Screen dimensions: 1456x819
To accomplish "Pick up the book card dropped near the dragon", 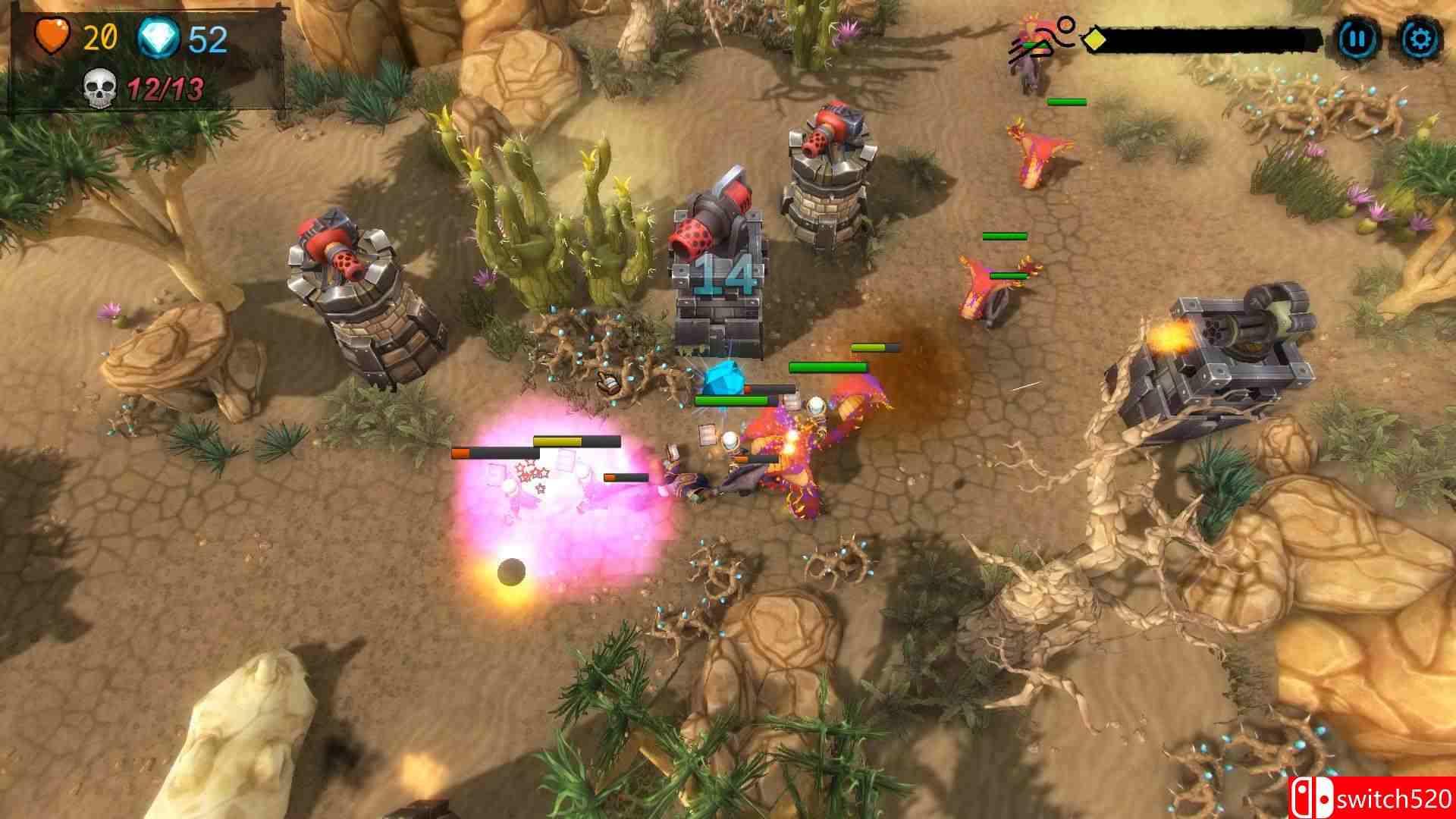I will click(707, 434).
